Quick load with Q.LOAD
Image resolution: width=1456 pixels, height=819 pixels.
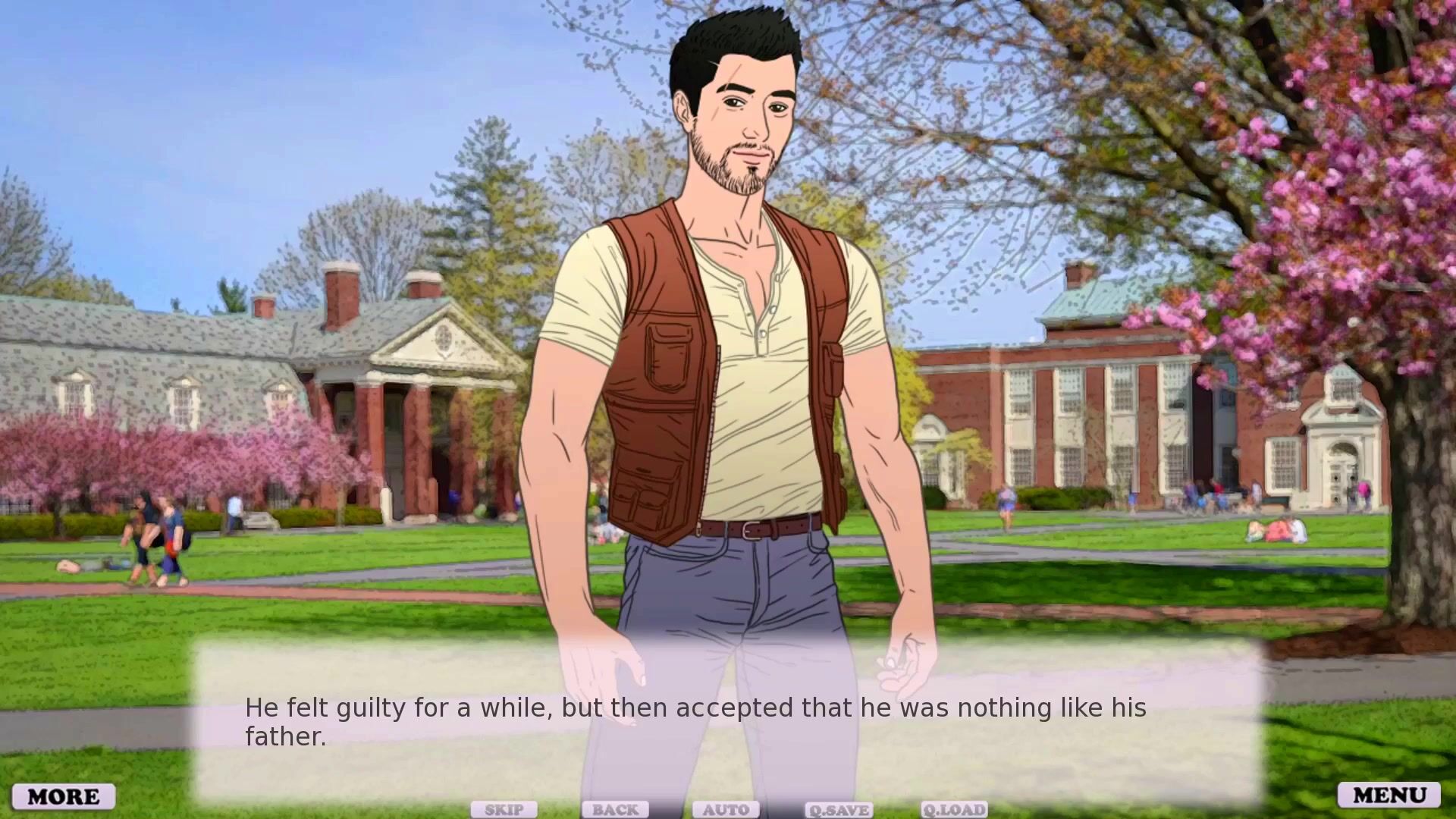coord(954,810)
